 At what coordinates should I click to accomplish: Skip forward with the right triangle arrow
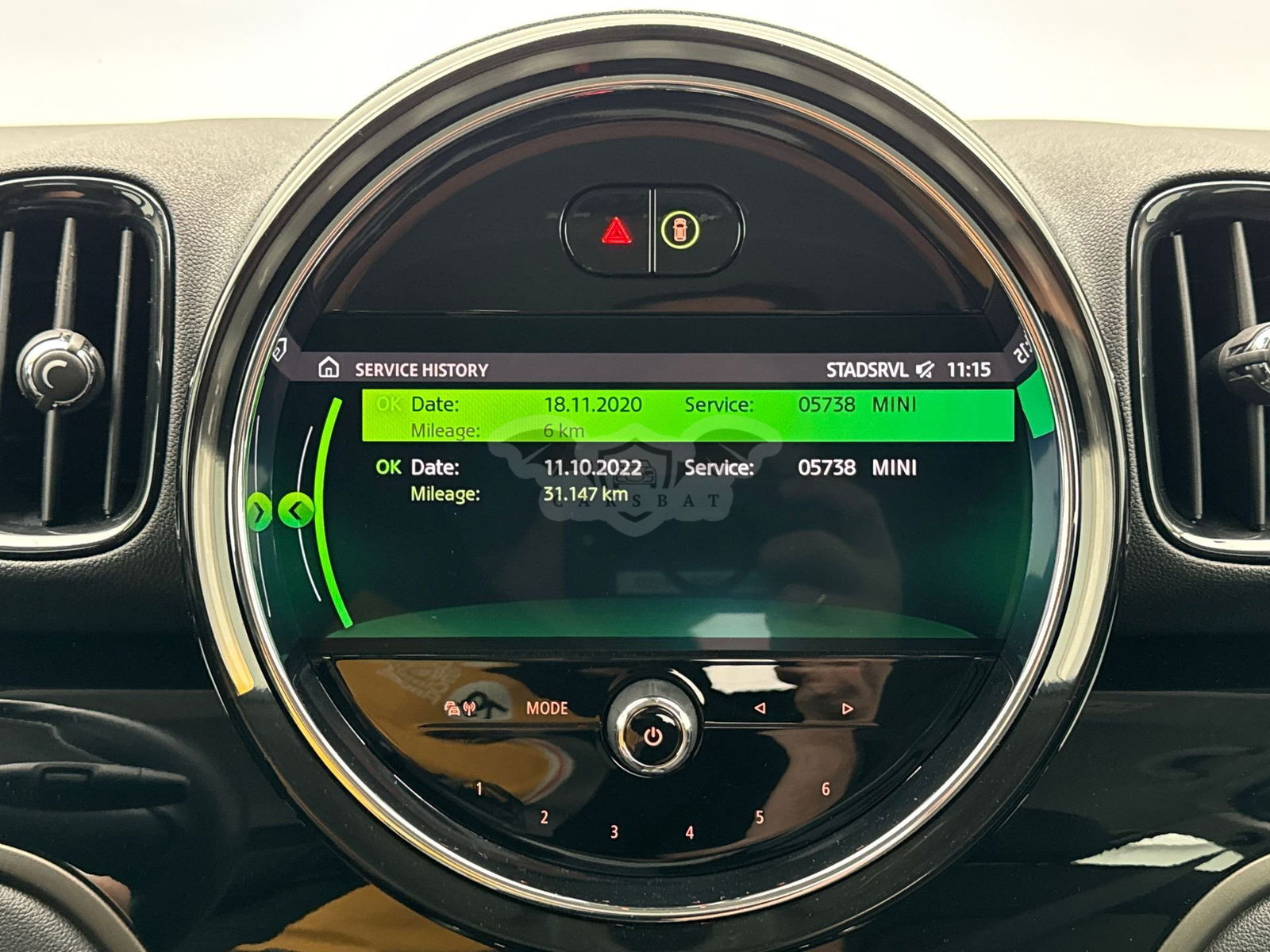pos(847,708)
